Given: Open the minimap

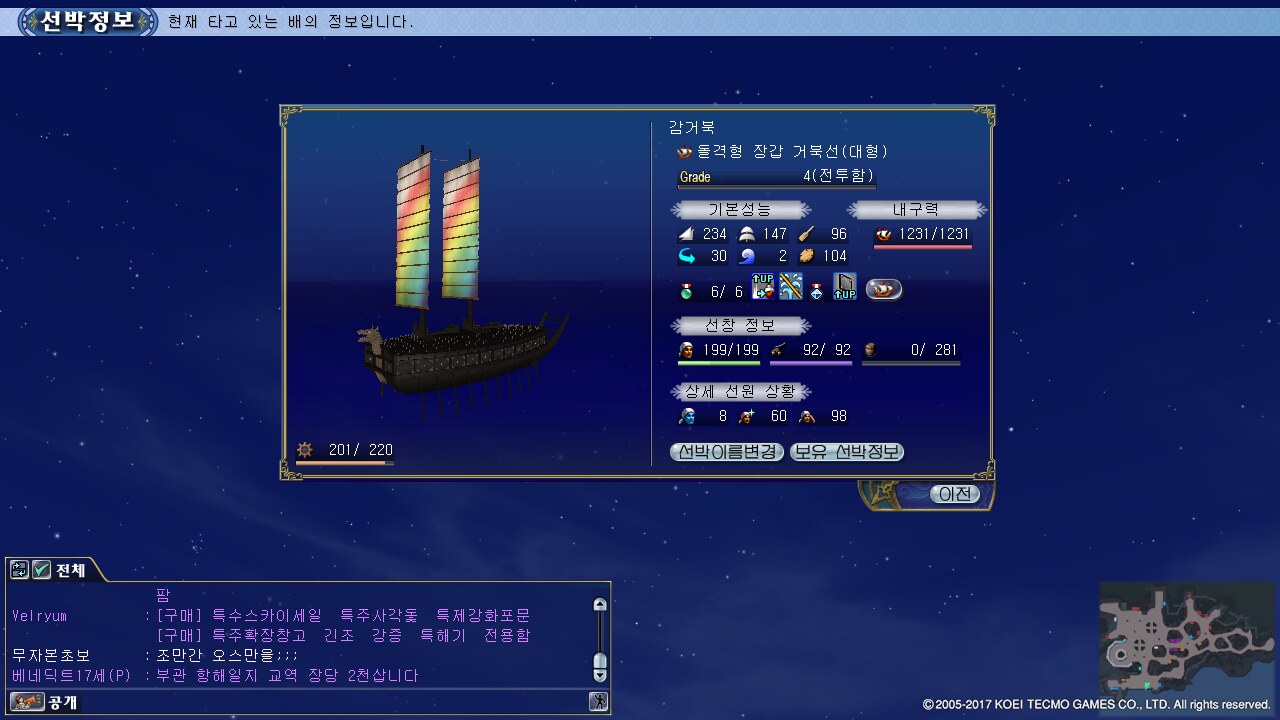Looking at the screenshot, I should [1186, 638].
